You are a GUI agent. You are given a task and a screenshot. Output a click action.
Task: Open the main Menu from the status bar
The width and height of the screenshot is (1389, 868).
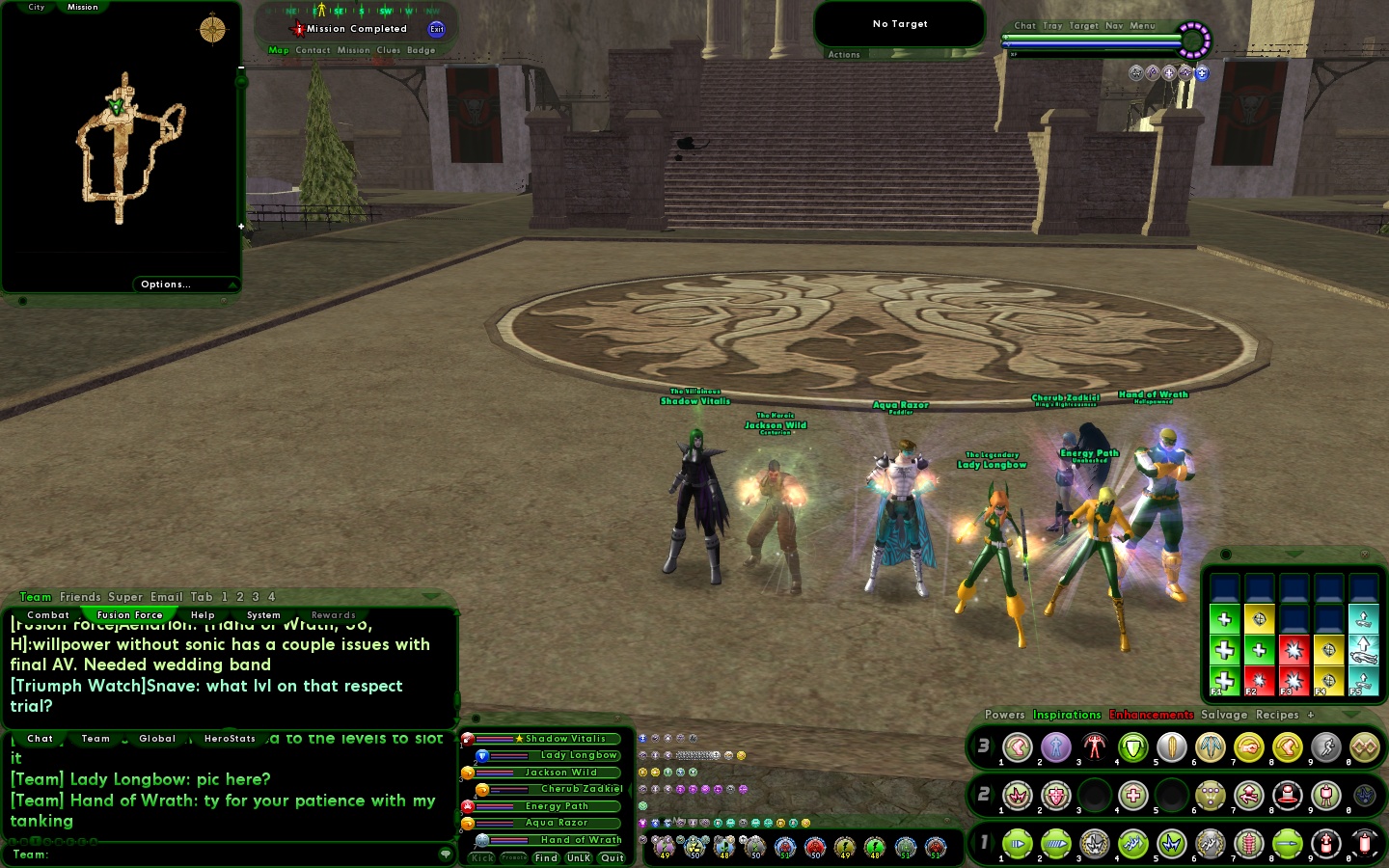pyautogui.click(x=1142, y=26)
